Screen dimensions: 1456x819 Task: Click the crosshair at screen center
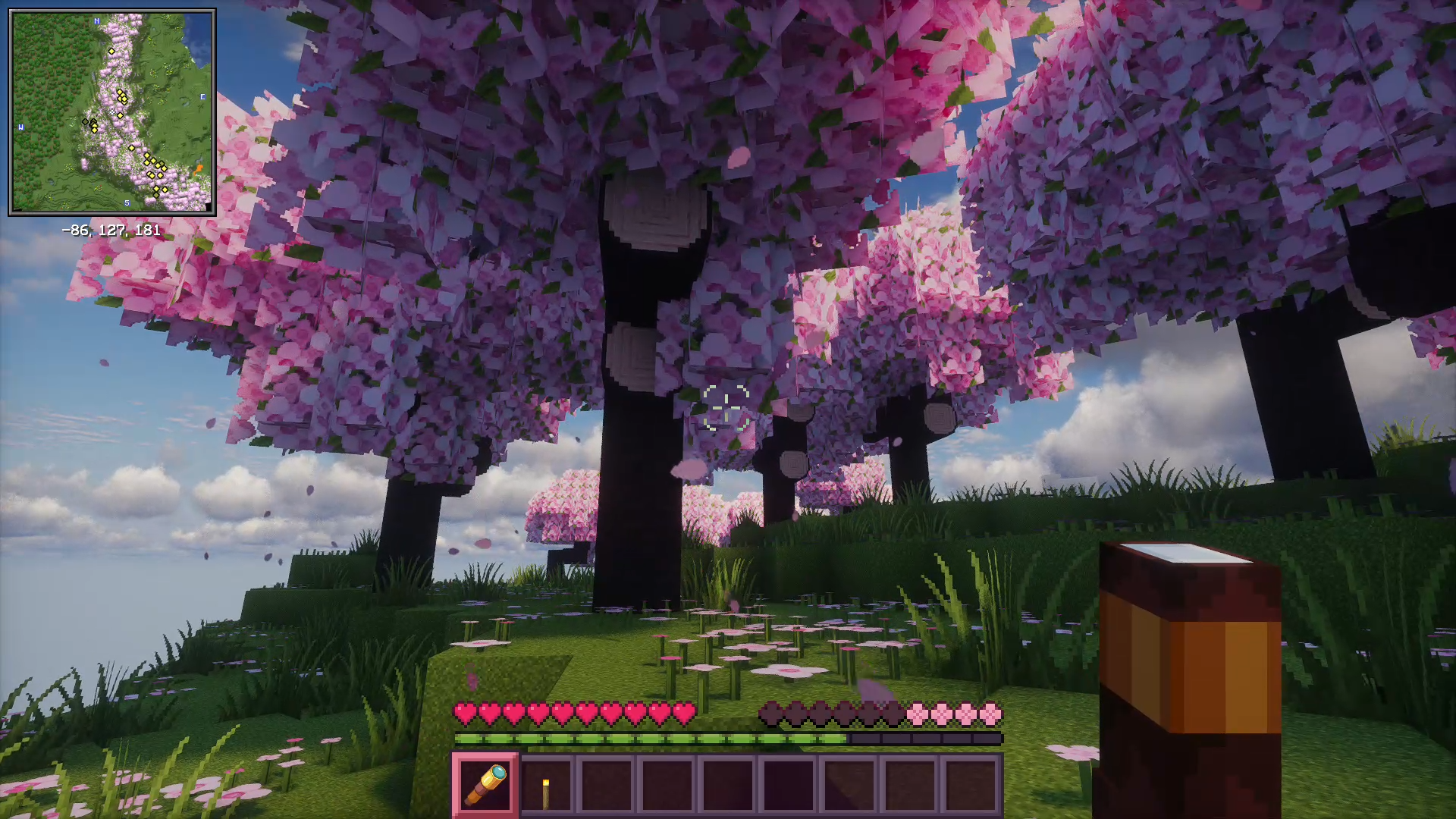726,410
